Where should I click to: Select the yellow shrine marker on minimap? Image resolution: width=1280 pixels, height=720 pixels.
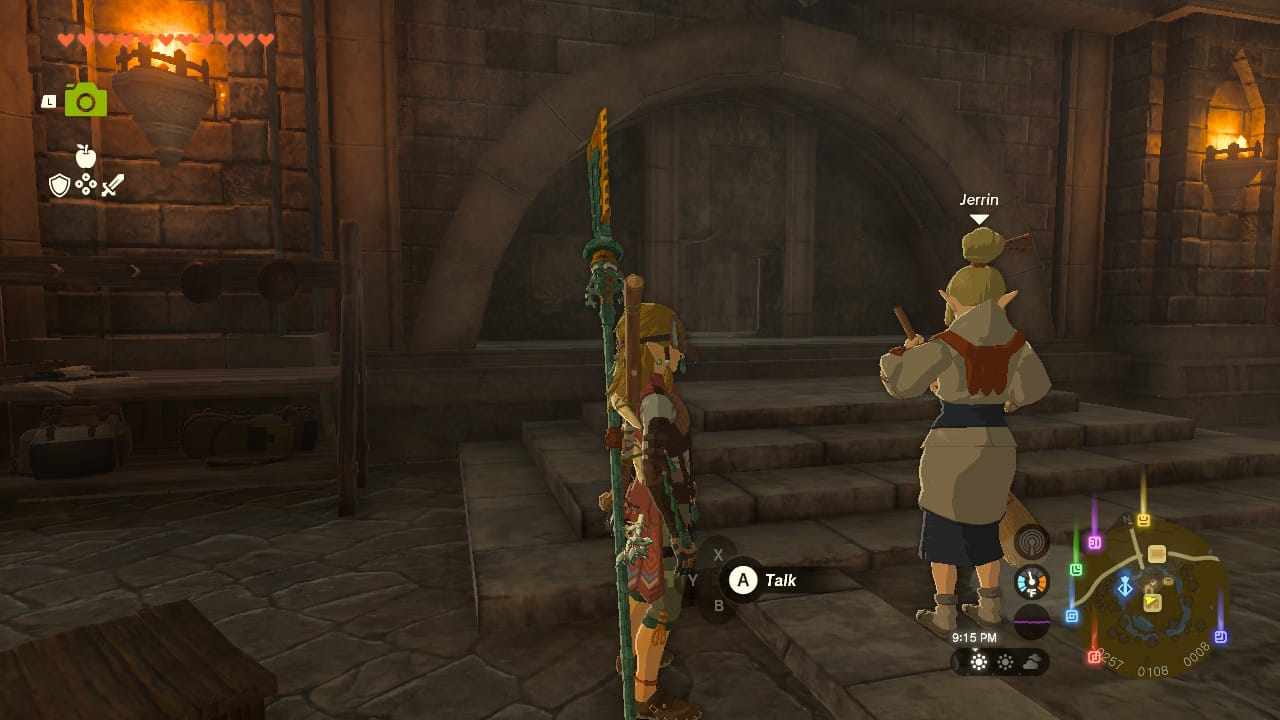pos(1143,521)
